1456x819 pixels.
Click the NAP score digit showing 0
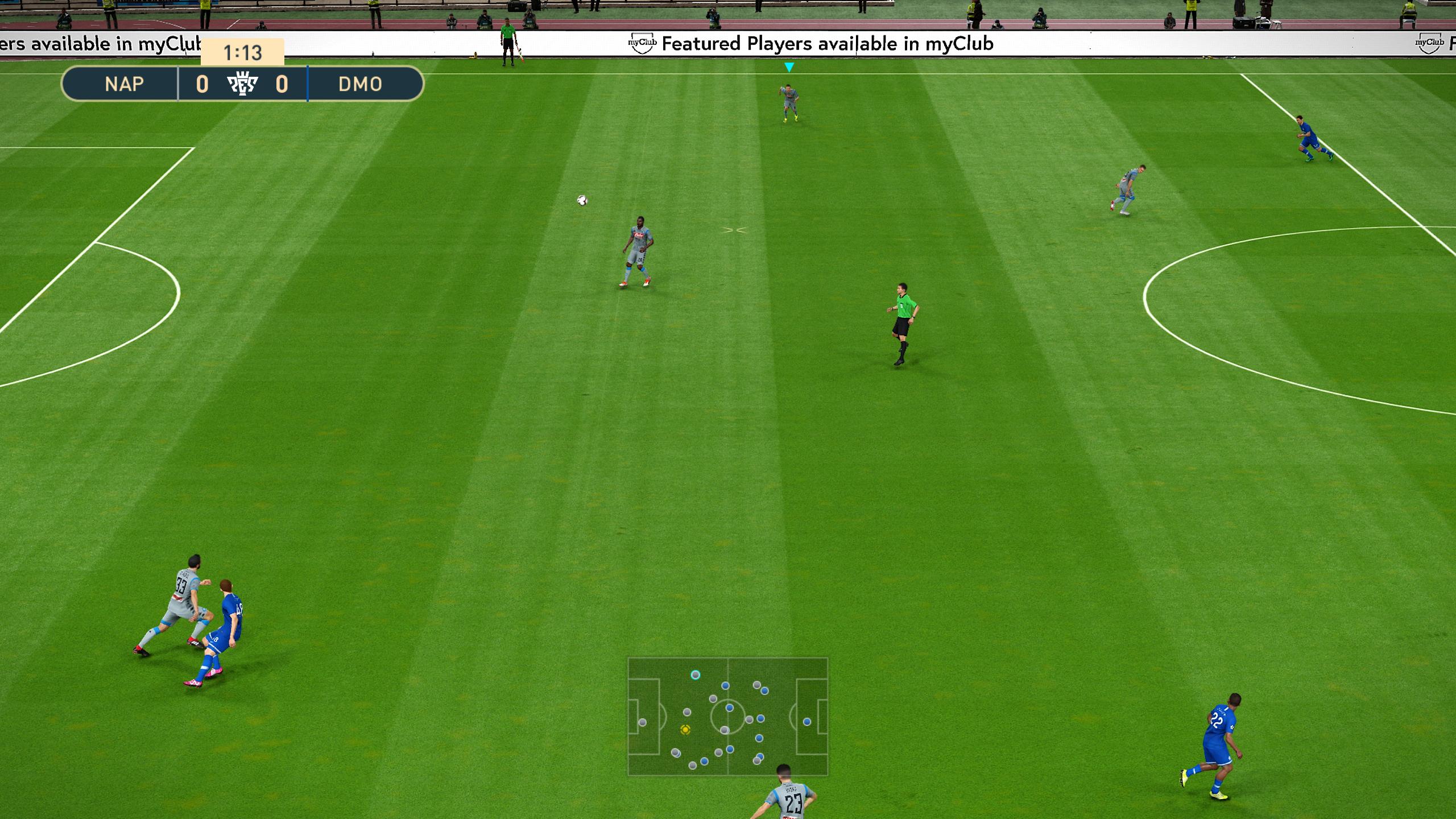pyautogui.click(x=202, y=85)
